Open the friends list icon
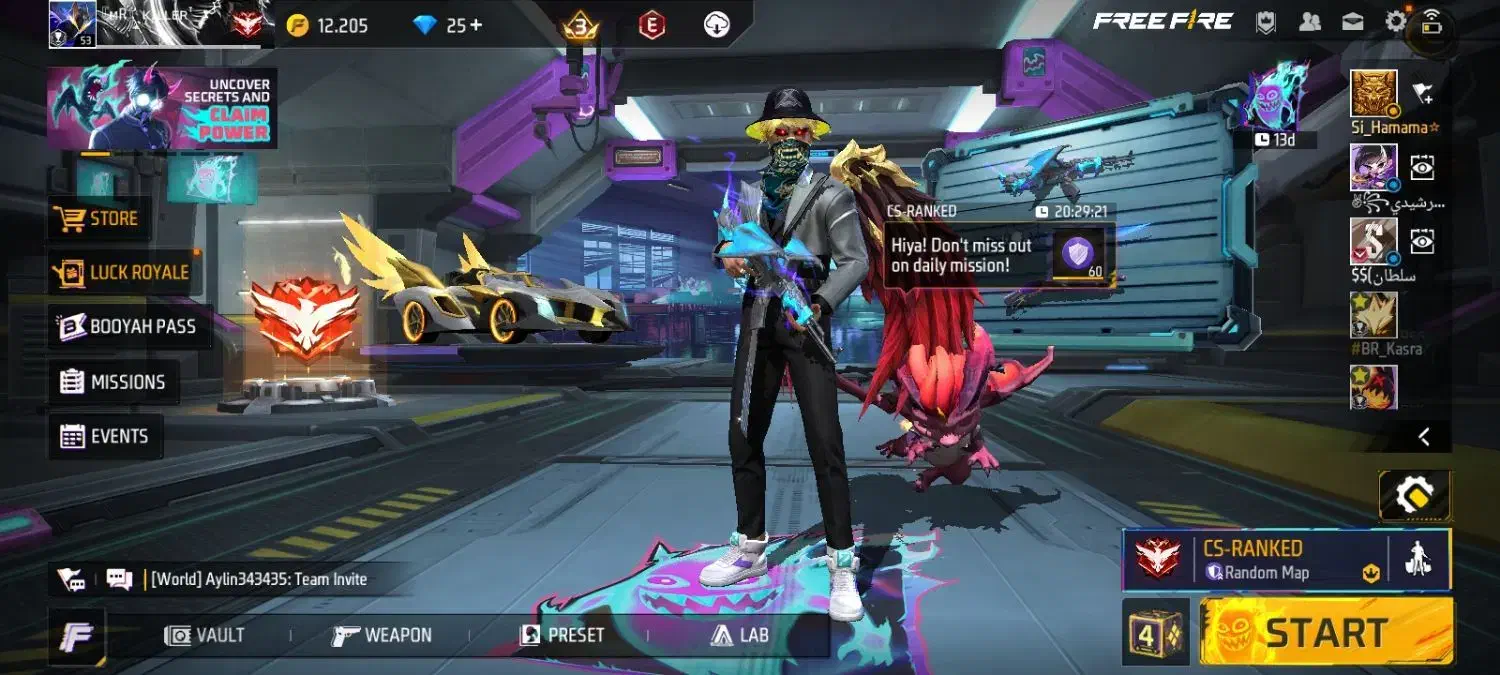This screenshot has width=1500, height=675. coord(1308,22)
